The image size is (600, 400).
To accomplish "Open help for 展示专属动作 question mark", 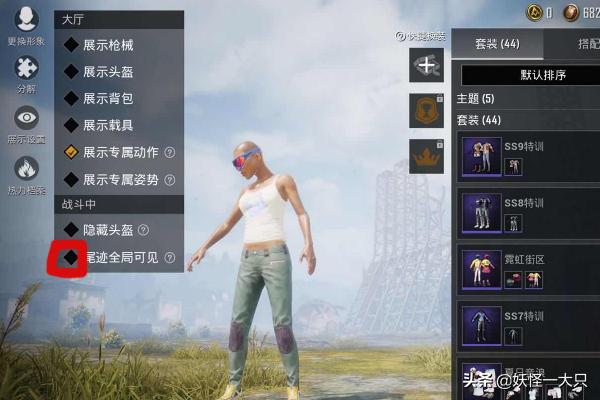I will [169, 153].
